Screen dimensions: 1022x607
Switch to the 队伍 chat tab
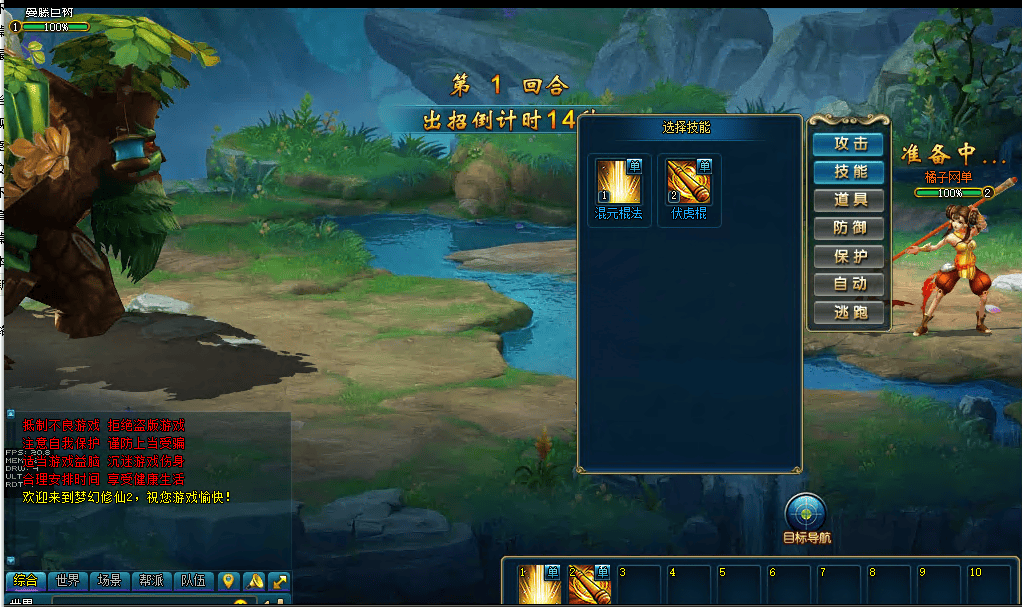pos(193,581)
